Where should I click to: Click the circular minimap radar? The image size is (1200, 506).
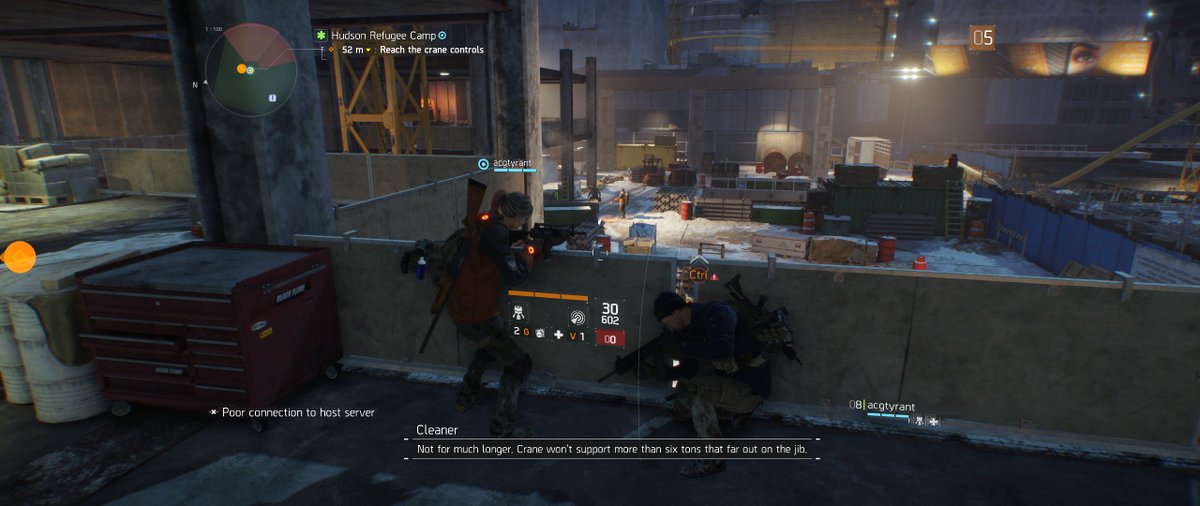pyautogui.click(x=251, y=69)
